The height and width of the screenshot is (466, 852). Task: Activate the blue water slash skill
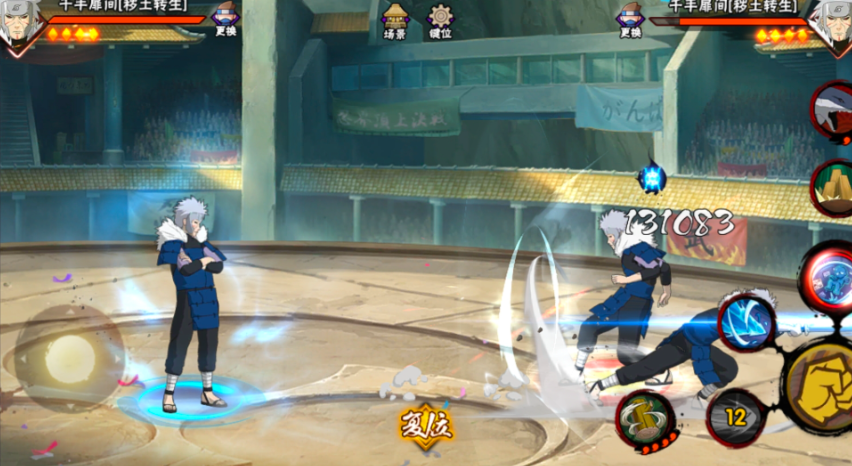click(x=746, y=323)
